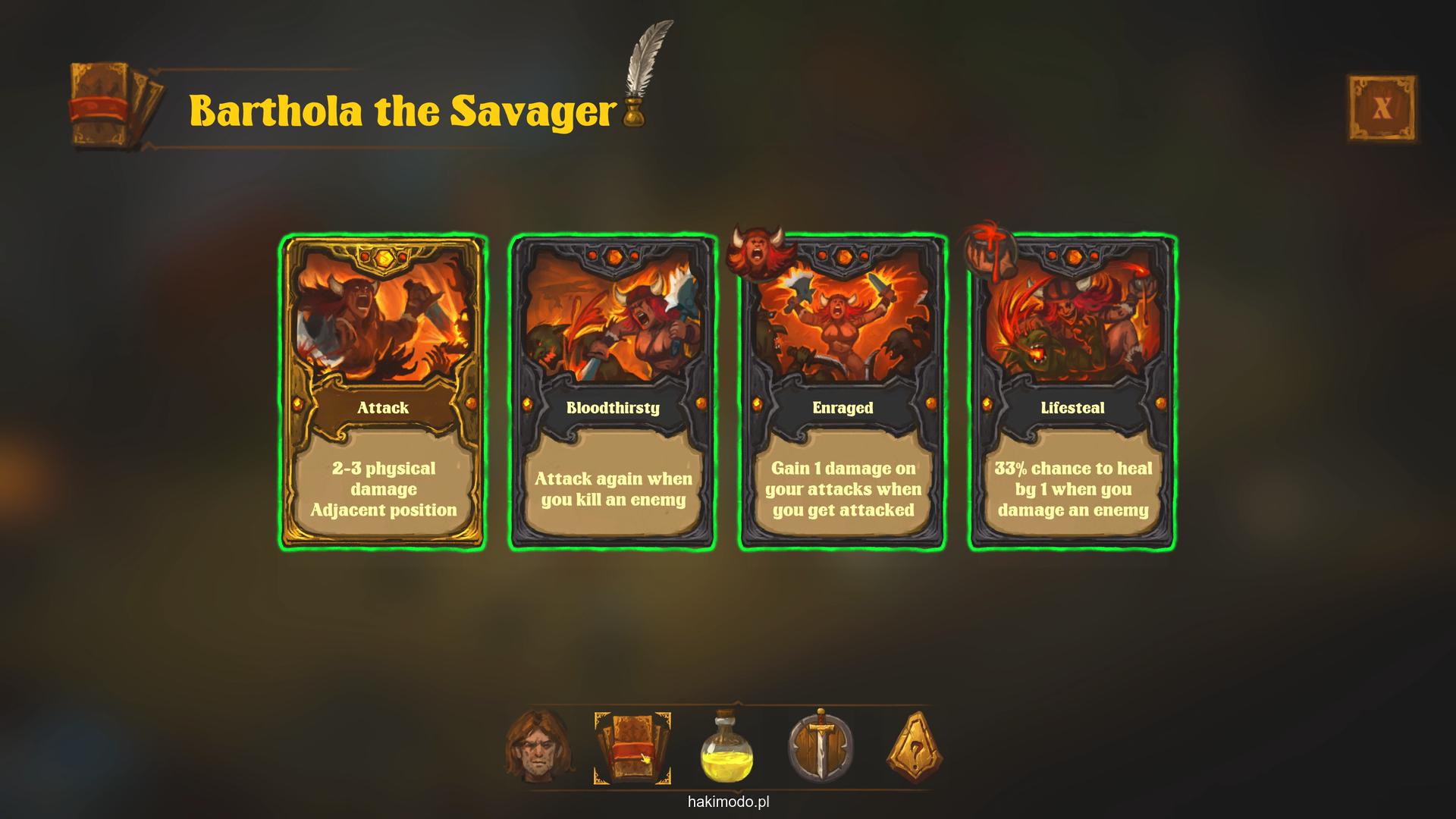The image size is (1456, 819).
Task: Open the question mark help tab
Action: tap(915, 748)
